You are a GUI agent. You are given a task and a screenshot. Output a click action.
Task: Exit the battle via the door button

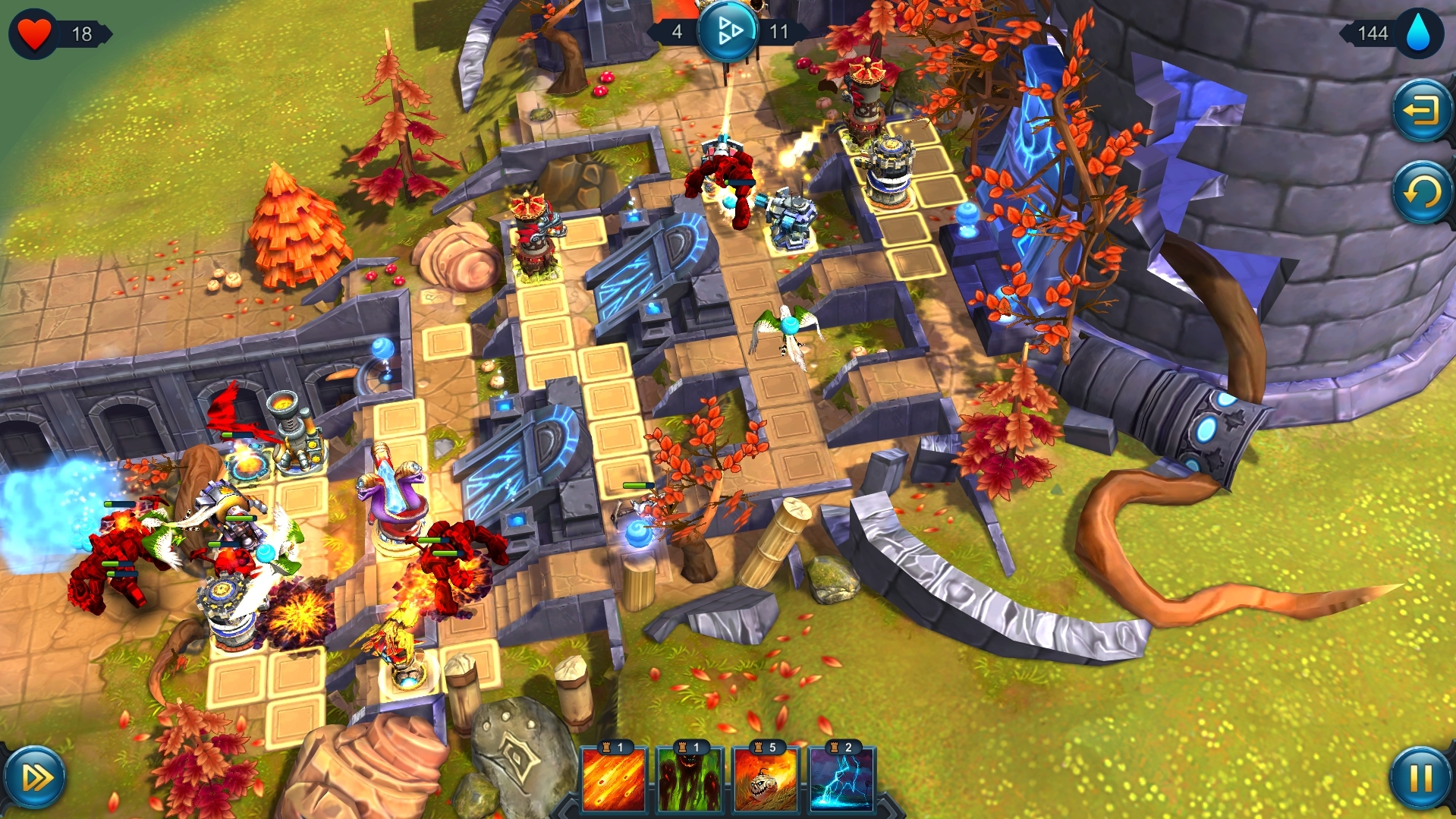coord(1420,112)
